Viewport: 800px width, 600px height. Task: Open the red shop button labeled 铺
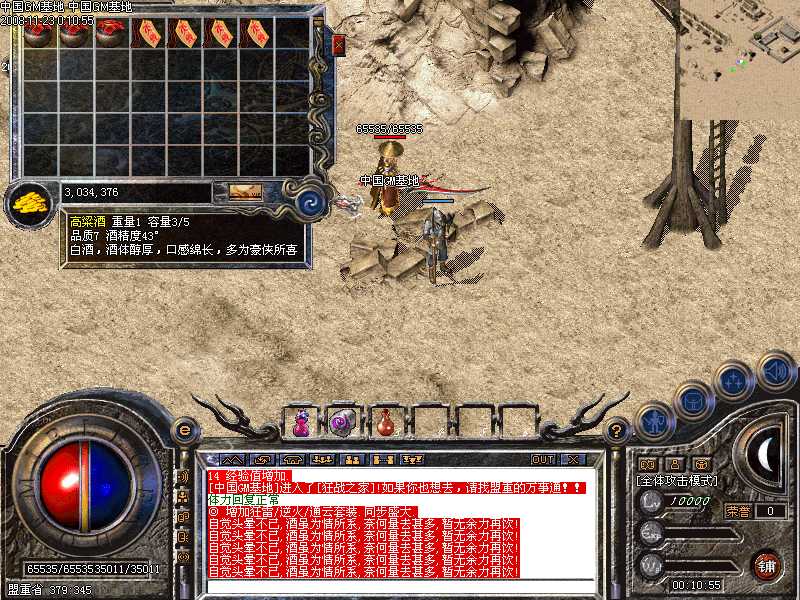767,565
